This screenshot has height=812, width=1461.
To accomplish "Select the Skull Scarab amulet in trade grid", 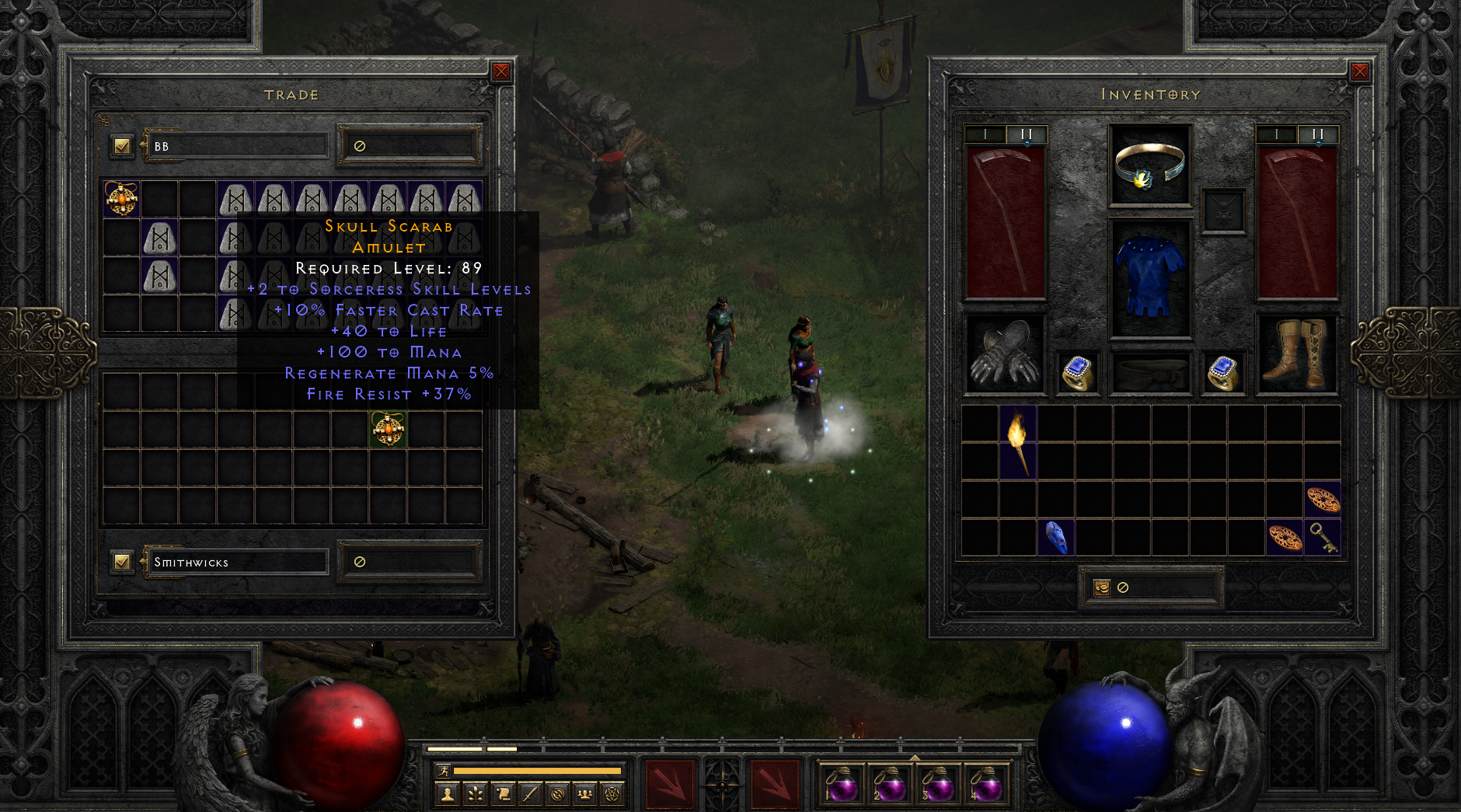I will [x=386, y=429].
